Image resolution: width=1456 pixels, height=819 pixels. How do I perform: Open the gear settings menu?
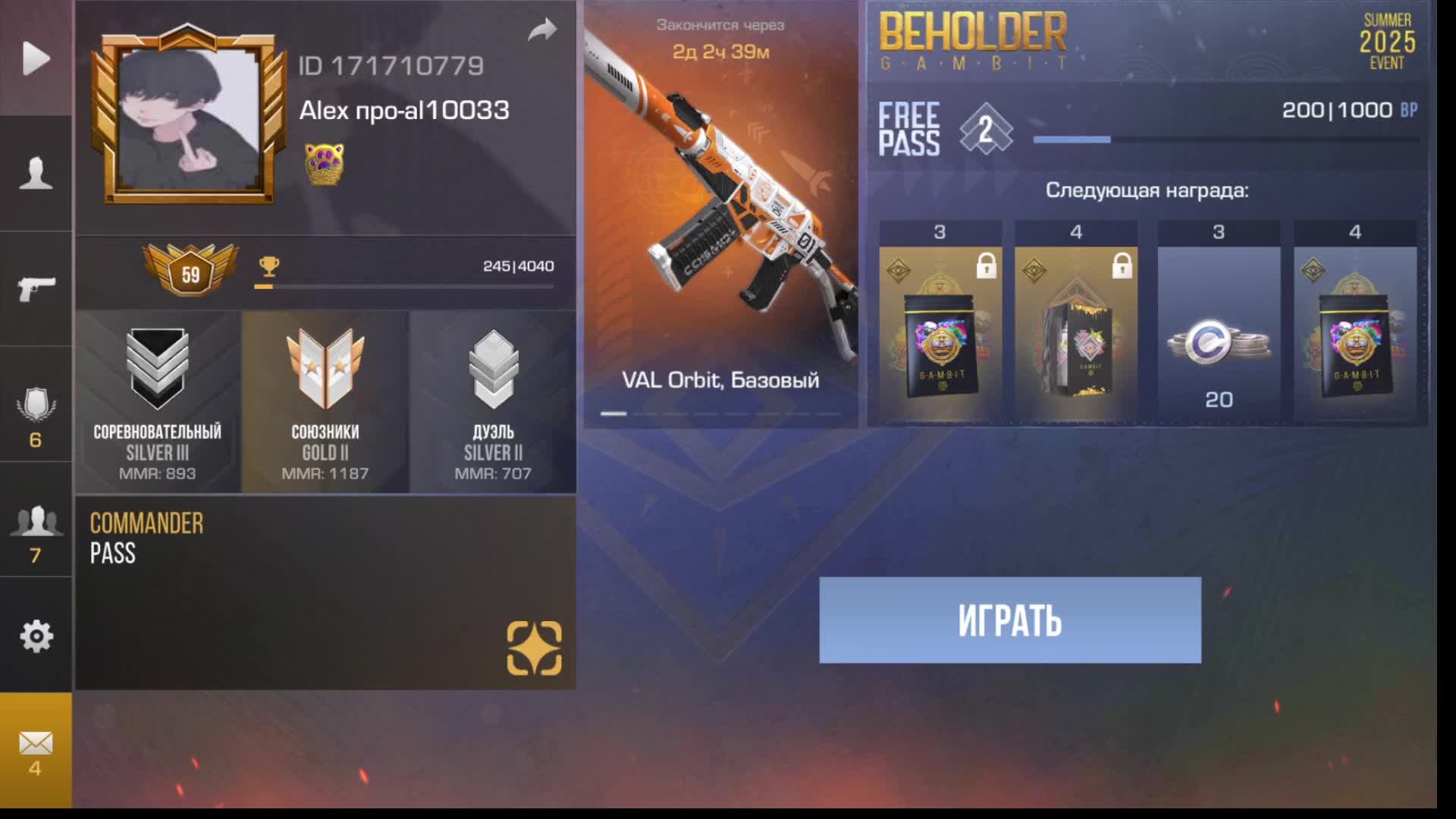tap(36, 636)
